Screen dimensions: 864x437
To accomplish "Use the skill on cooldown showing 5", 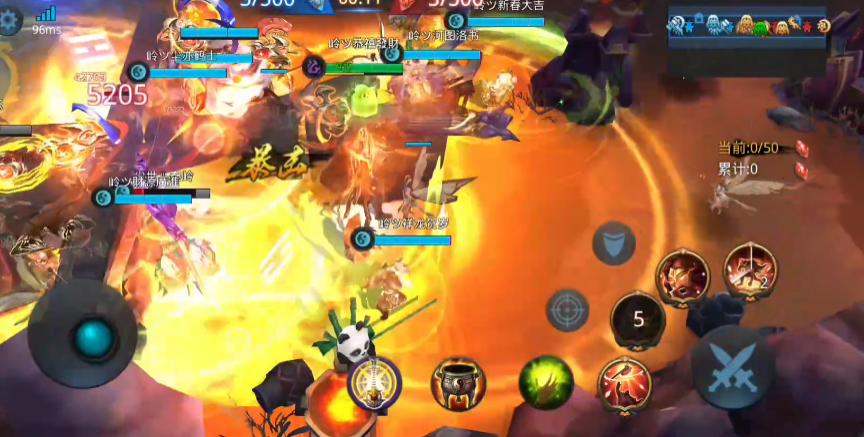I will tap(637, 320).
